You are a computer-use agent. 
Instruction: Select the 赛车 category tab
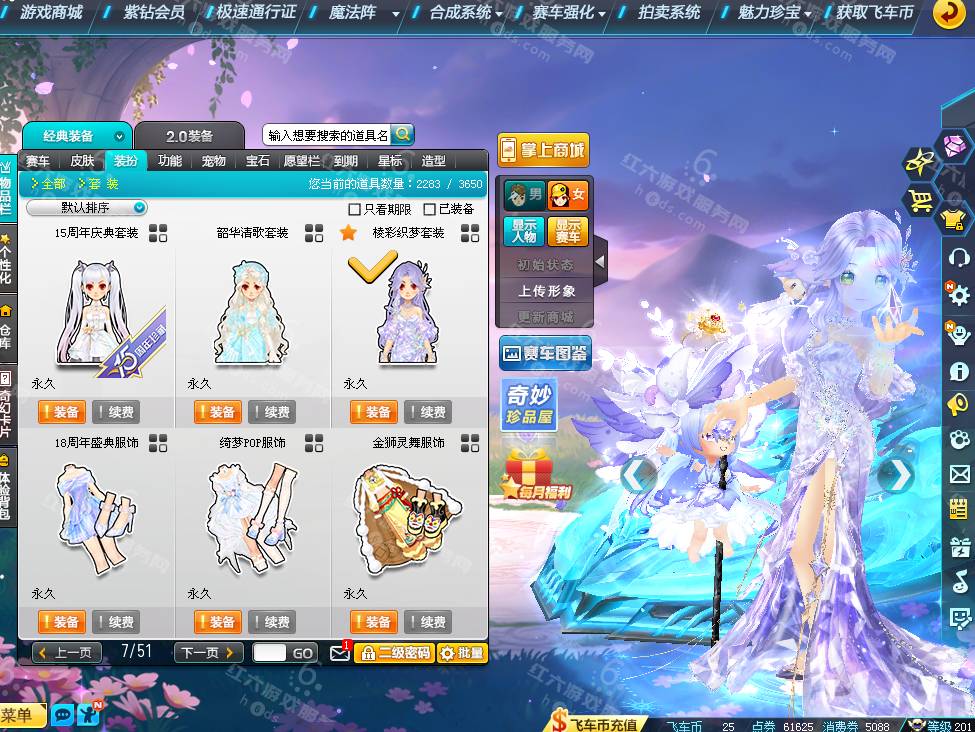[x=38, y=161]
